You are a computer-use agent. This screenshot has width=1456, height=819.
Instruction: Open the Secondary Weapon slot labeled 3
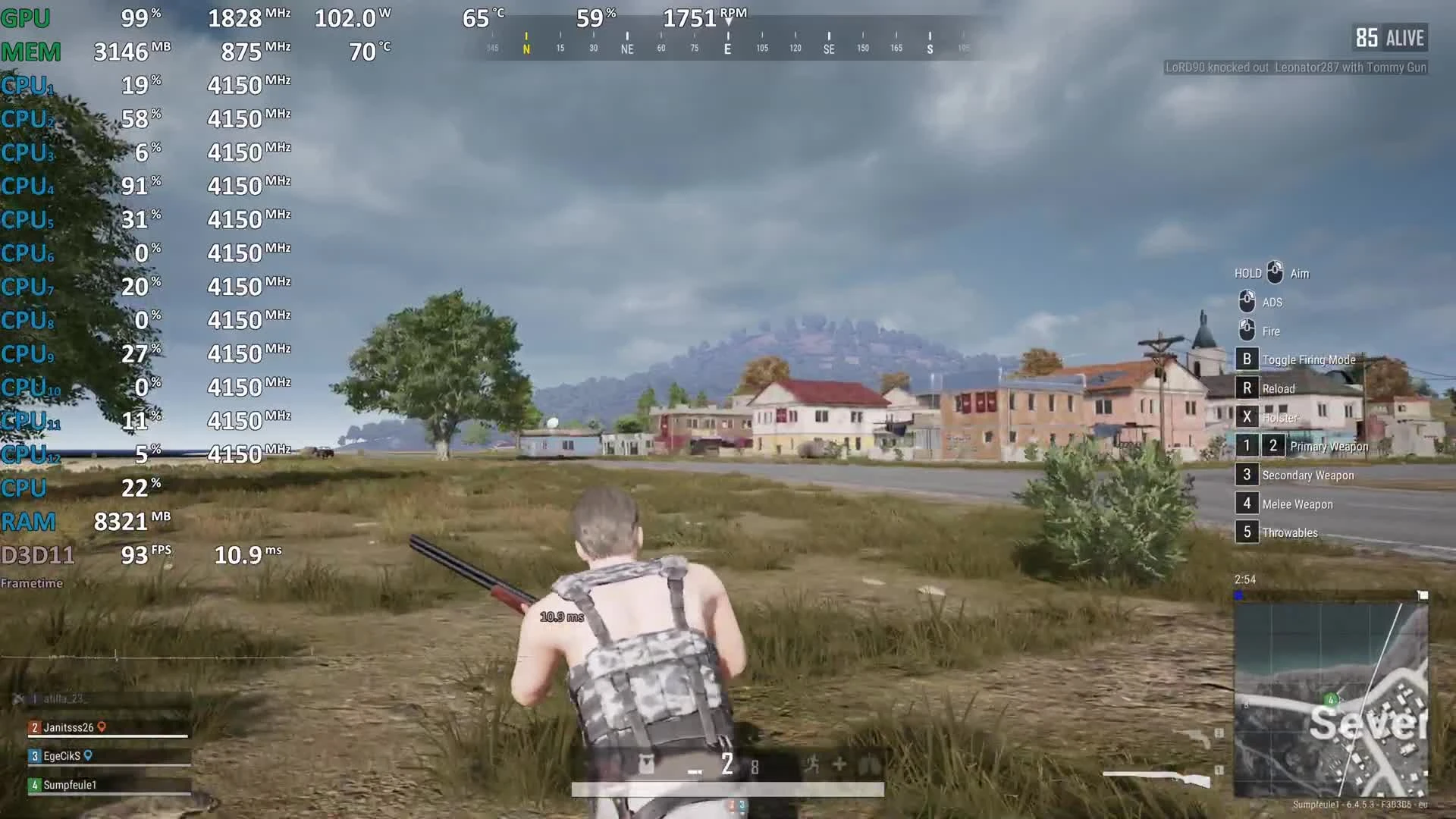(1247, 475)
